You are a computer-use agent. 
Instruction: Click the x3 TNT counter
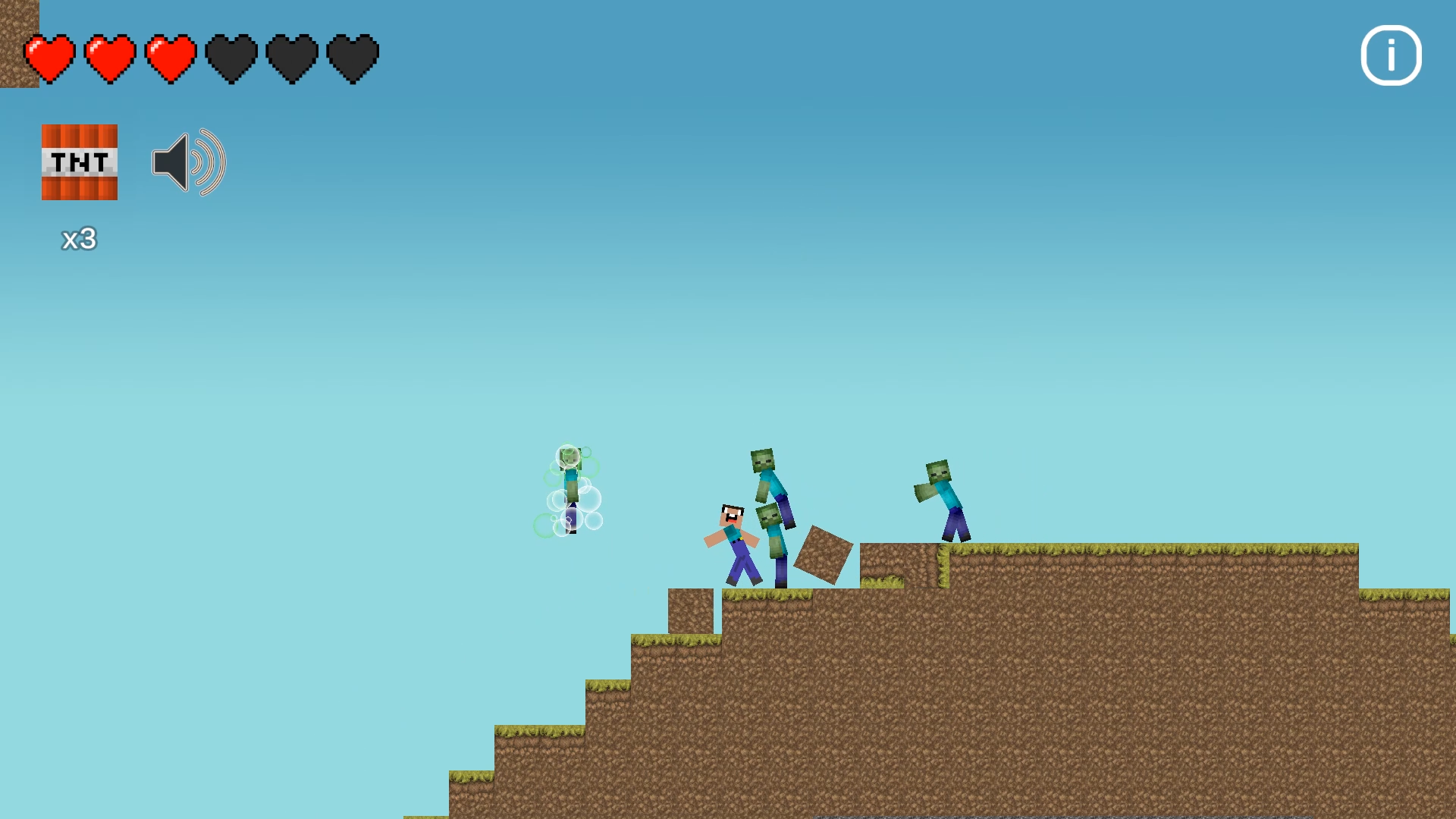pos(78,239)
